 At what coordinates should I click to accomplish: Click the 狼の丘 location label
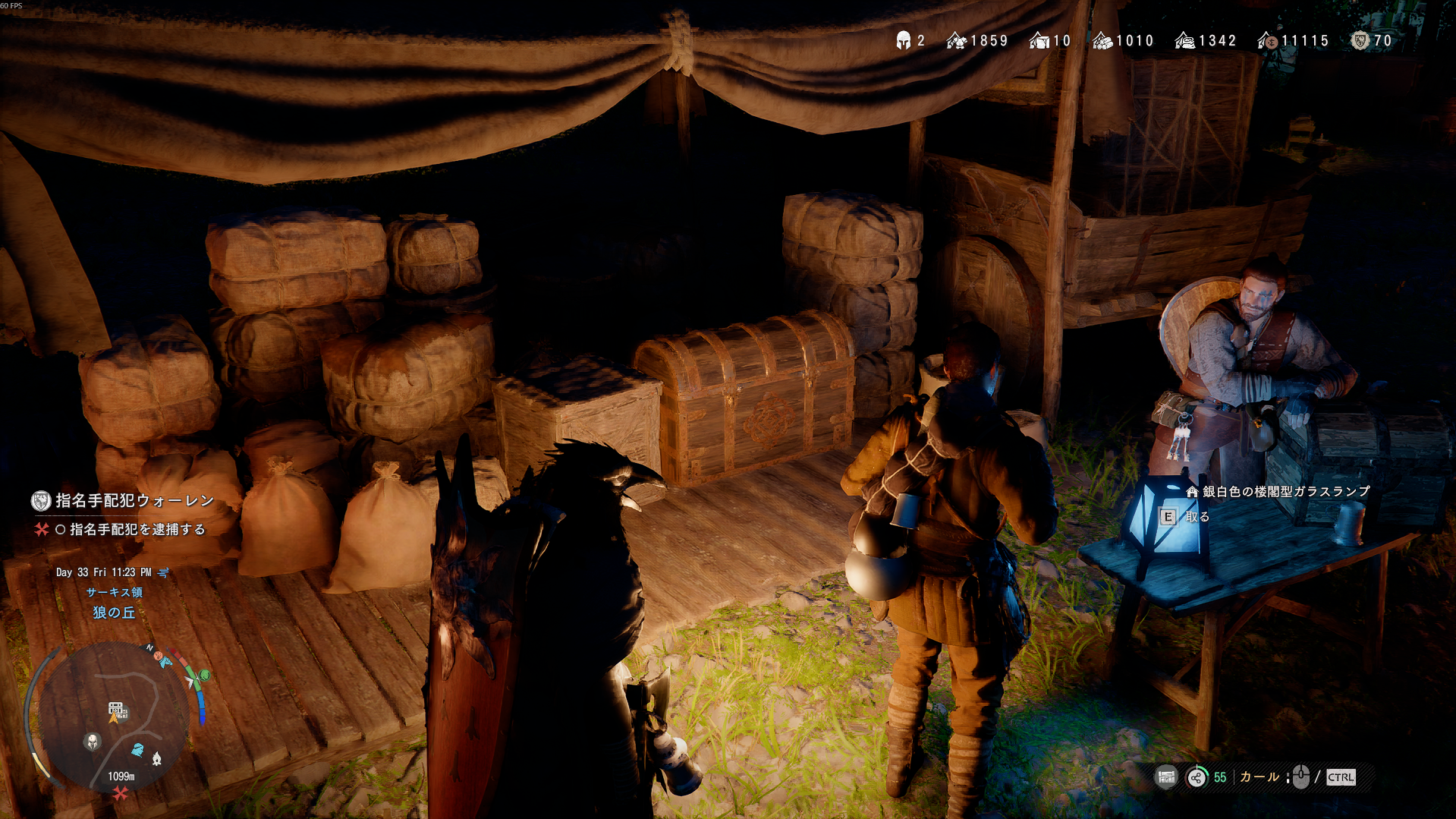[114, 613]
